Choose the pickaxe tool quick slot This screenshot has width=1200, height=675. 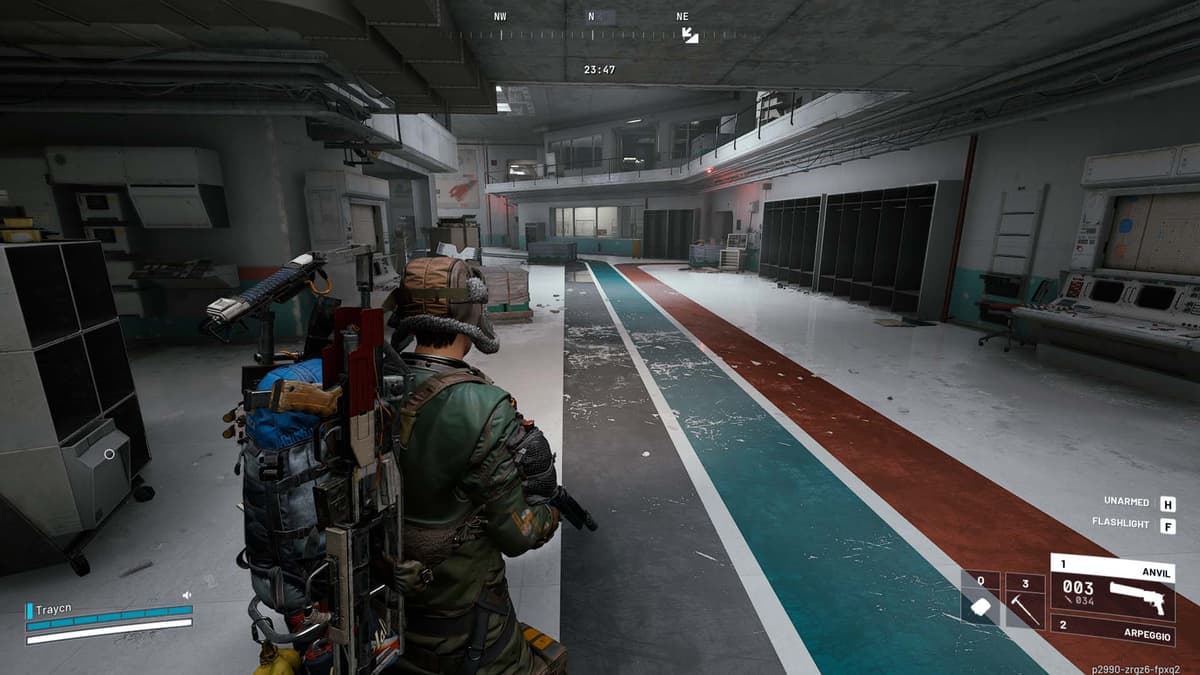coord(1025,599)
